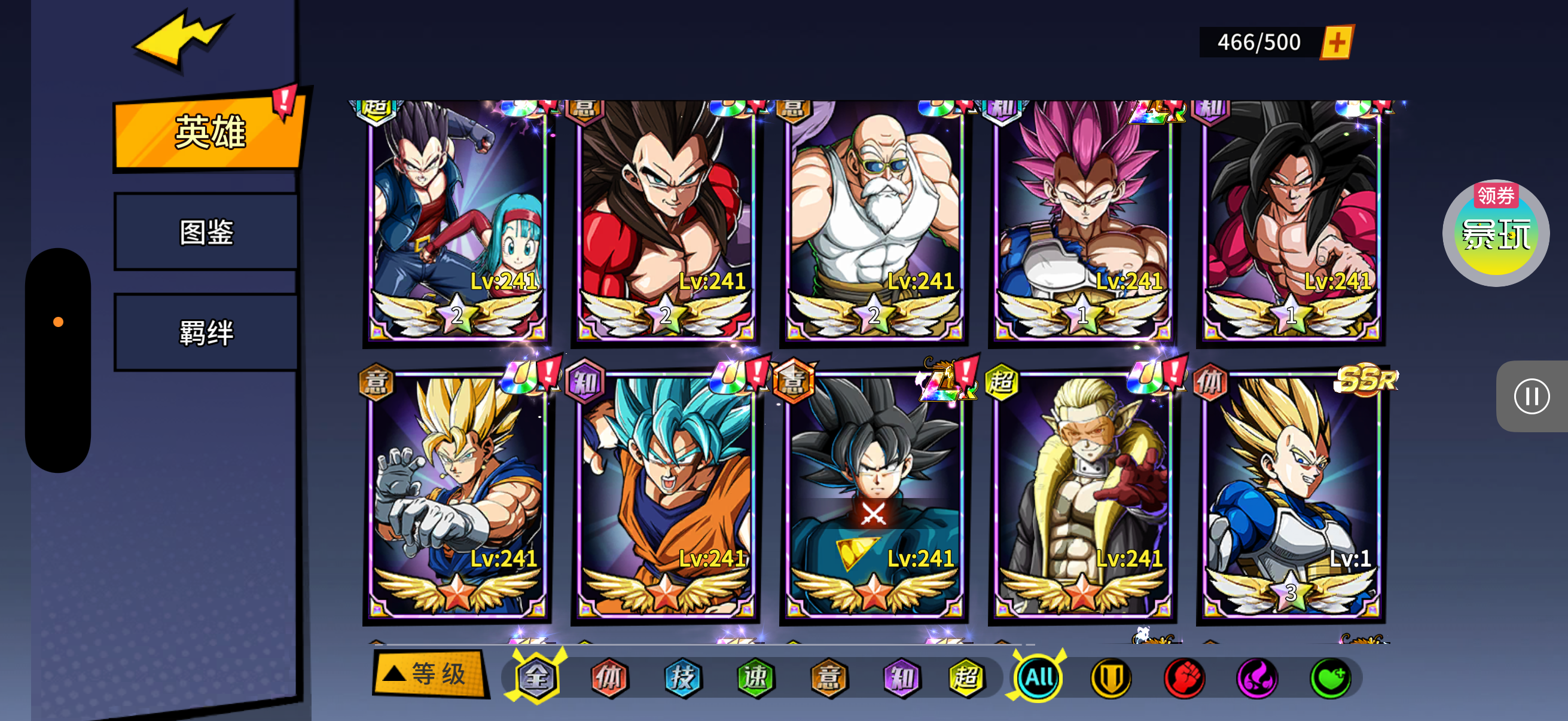Filter heroes by 全 all types

tap(536, 677)
